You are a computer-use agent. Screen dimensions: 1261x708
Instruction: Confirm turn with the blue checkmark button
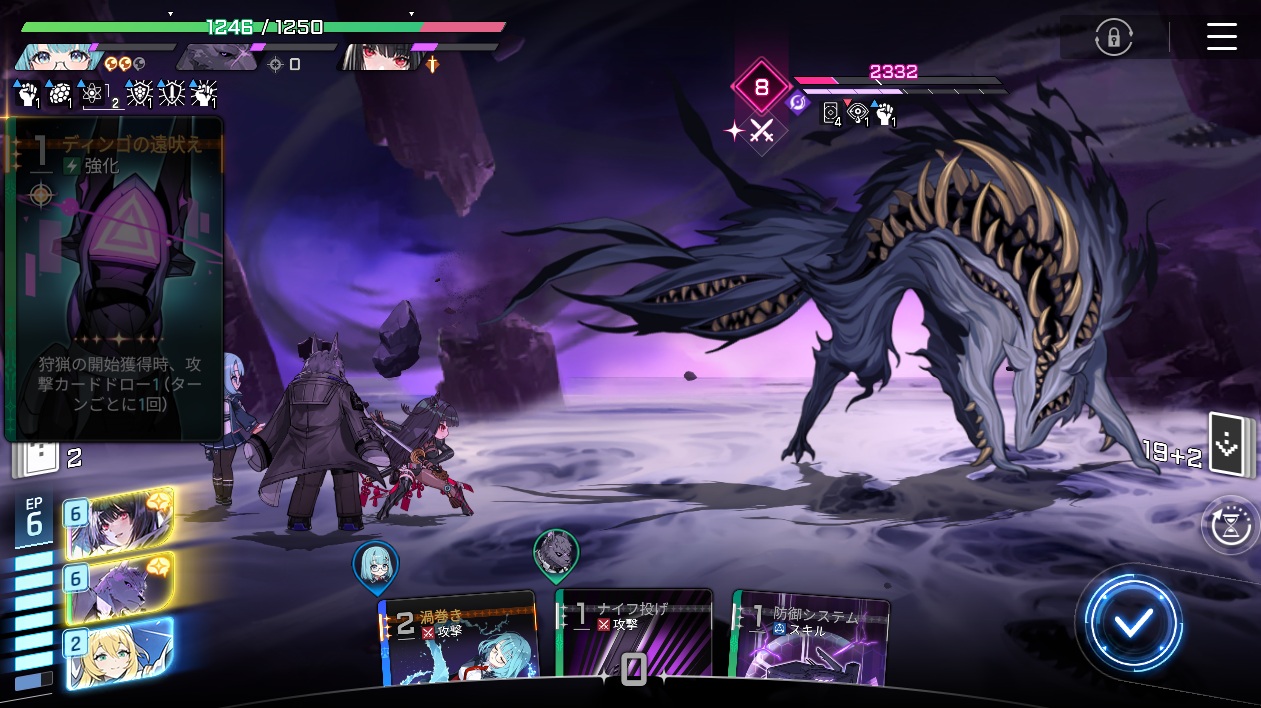click(1133, 622)
